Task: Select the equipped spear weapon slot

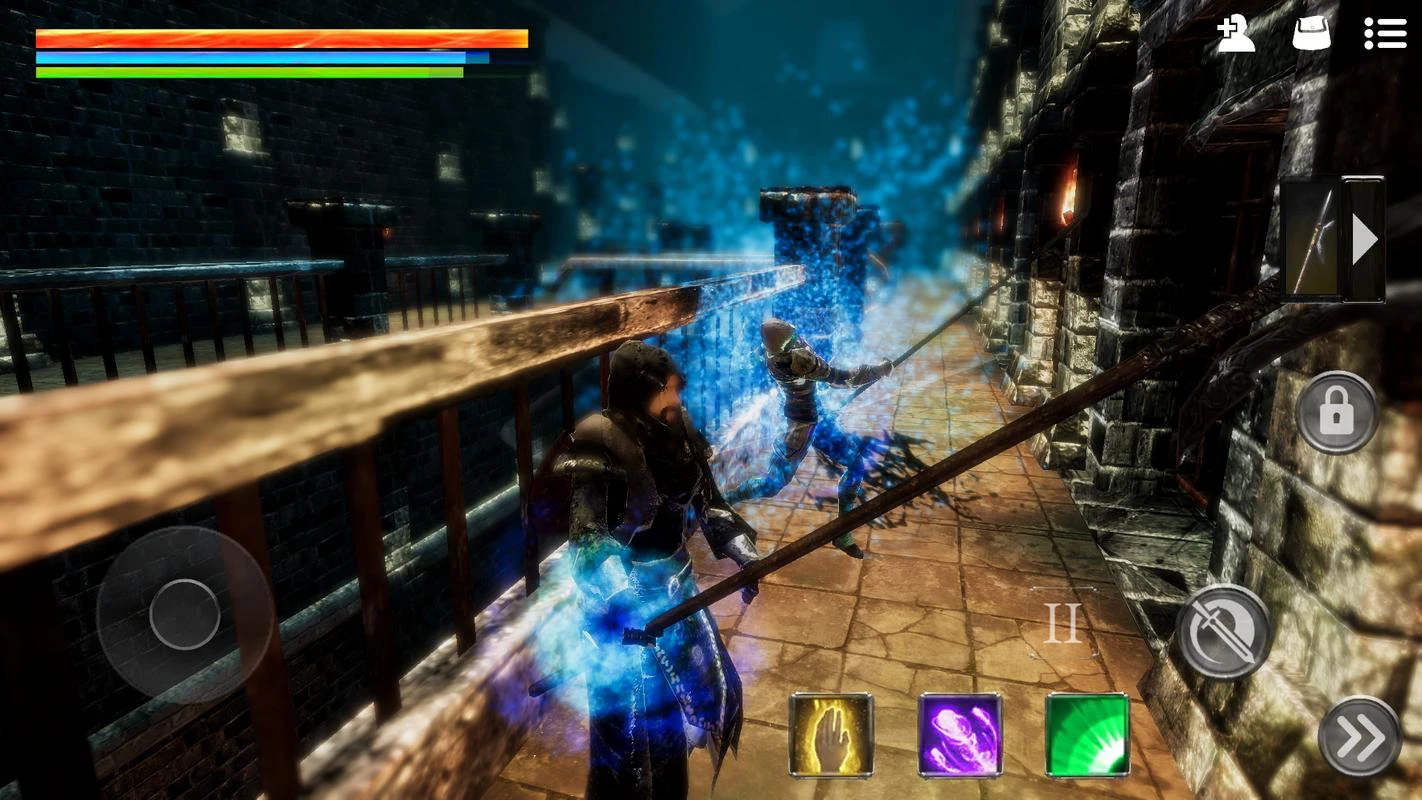Action: pyautogui.click(x=1311, y=239)
